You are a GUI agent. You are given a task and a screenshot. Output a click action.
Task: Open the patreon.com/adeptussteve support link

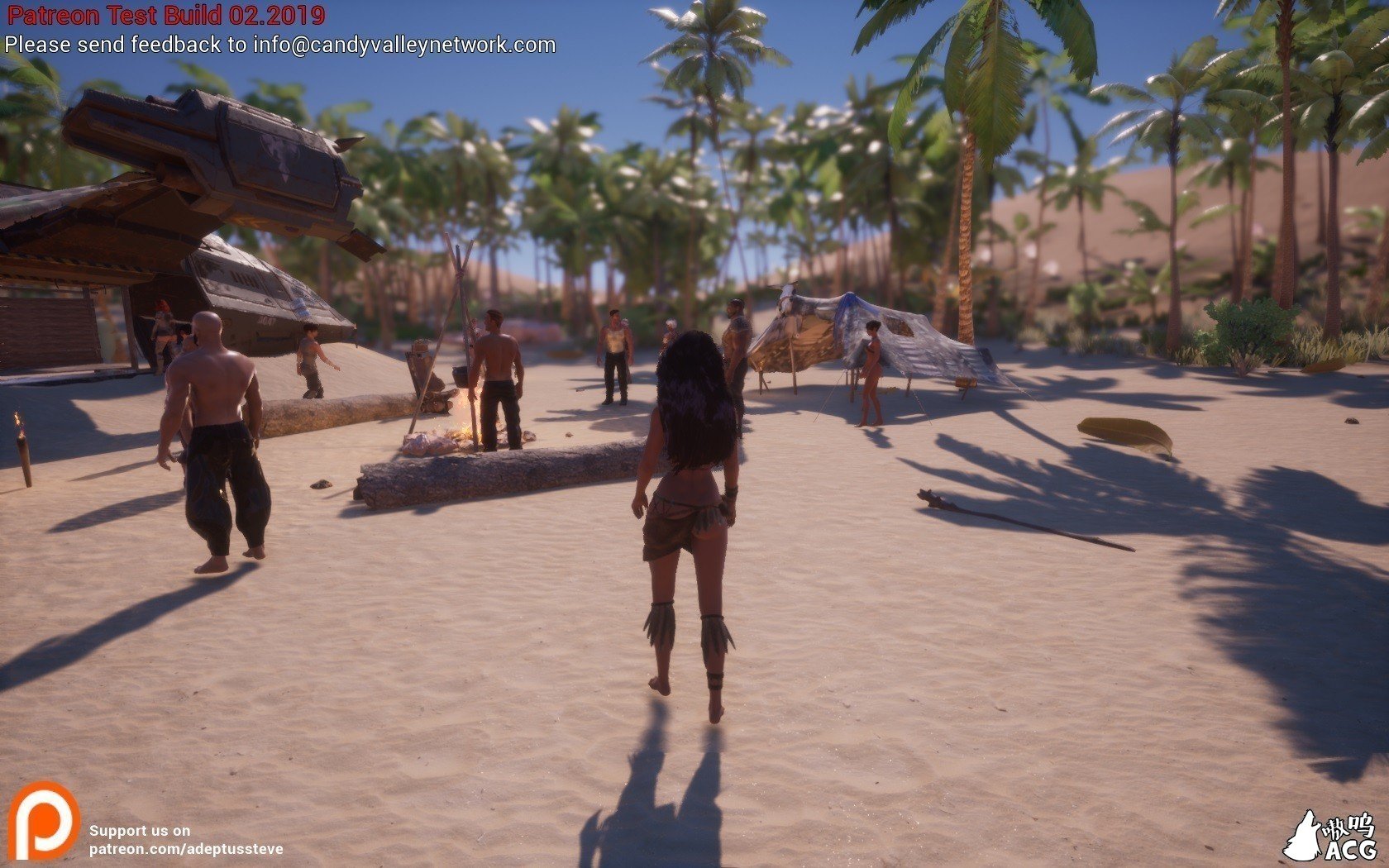coord(186,849)
